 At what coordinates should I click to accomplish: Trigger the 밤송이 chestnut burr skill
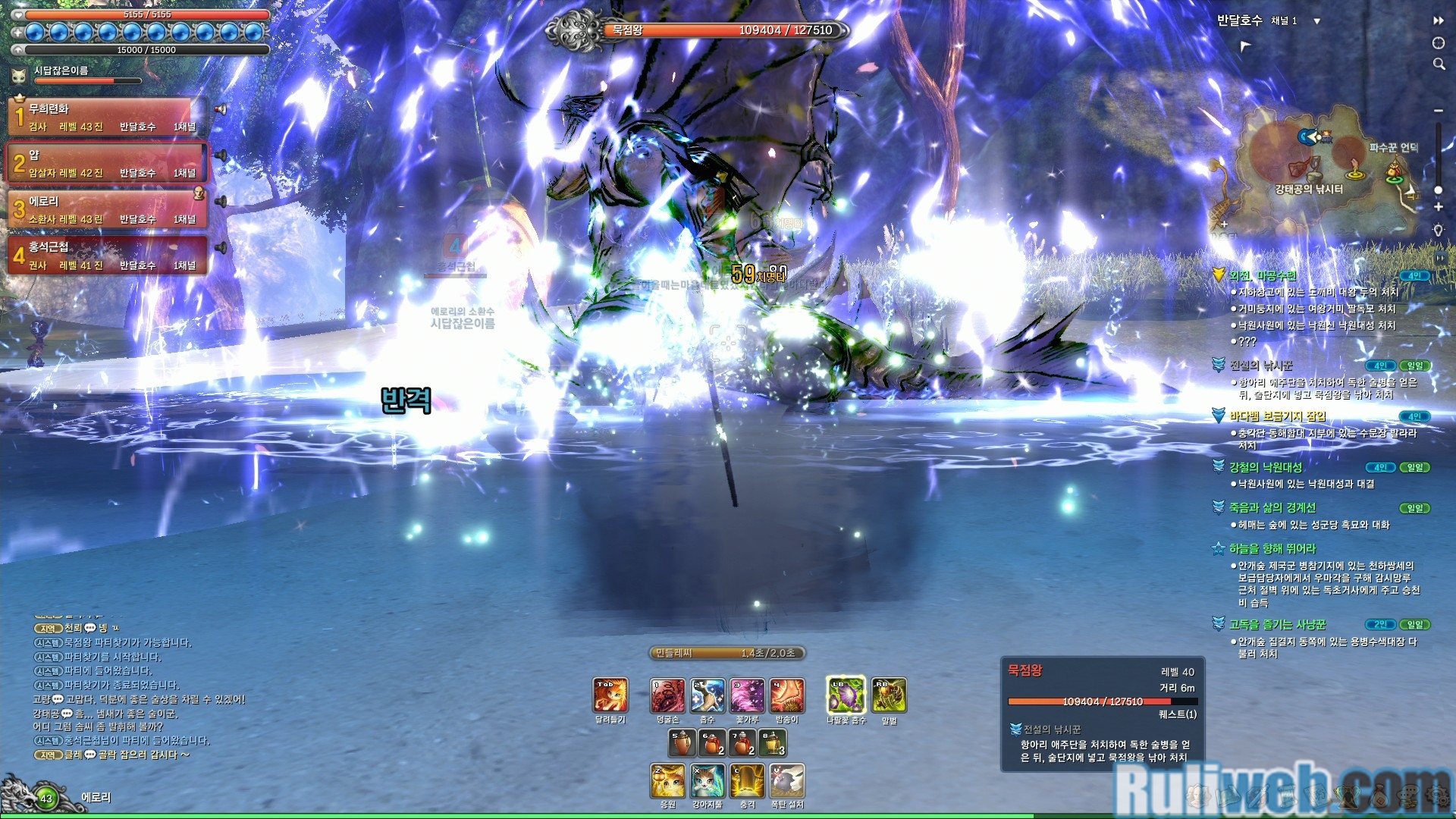pyautogui.click(x=787, y=695)
